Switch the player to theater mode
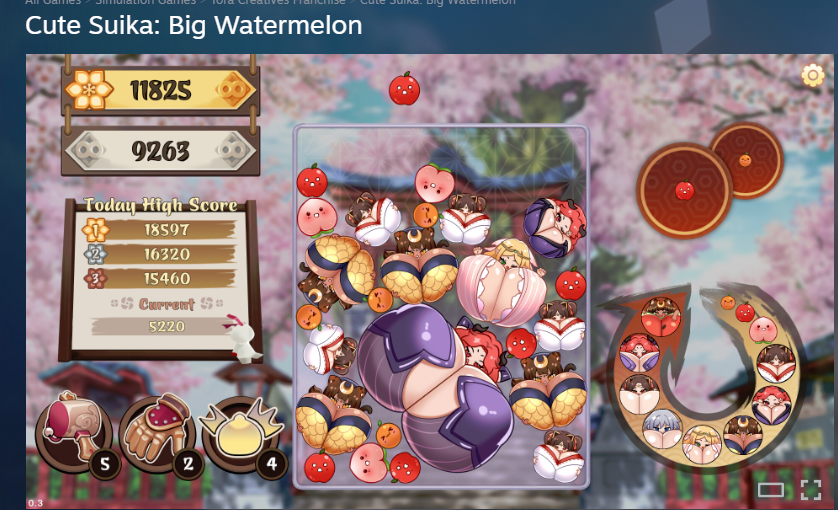Viewport: 838px width, 510px height. click(770, 489)
